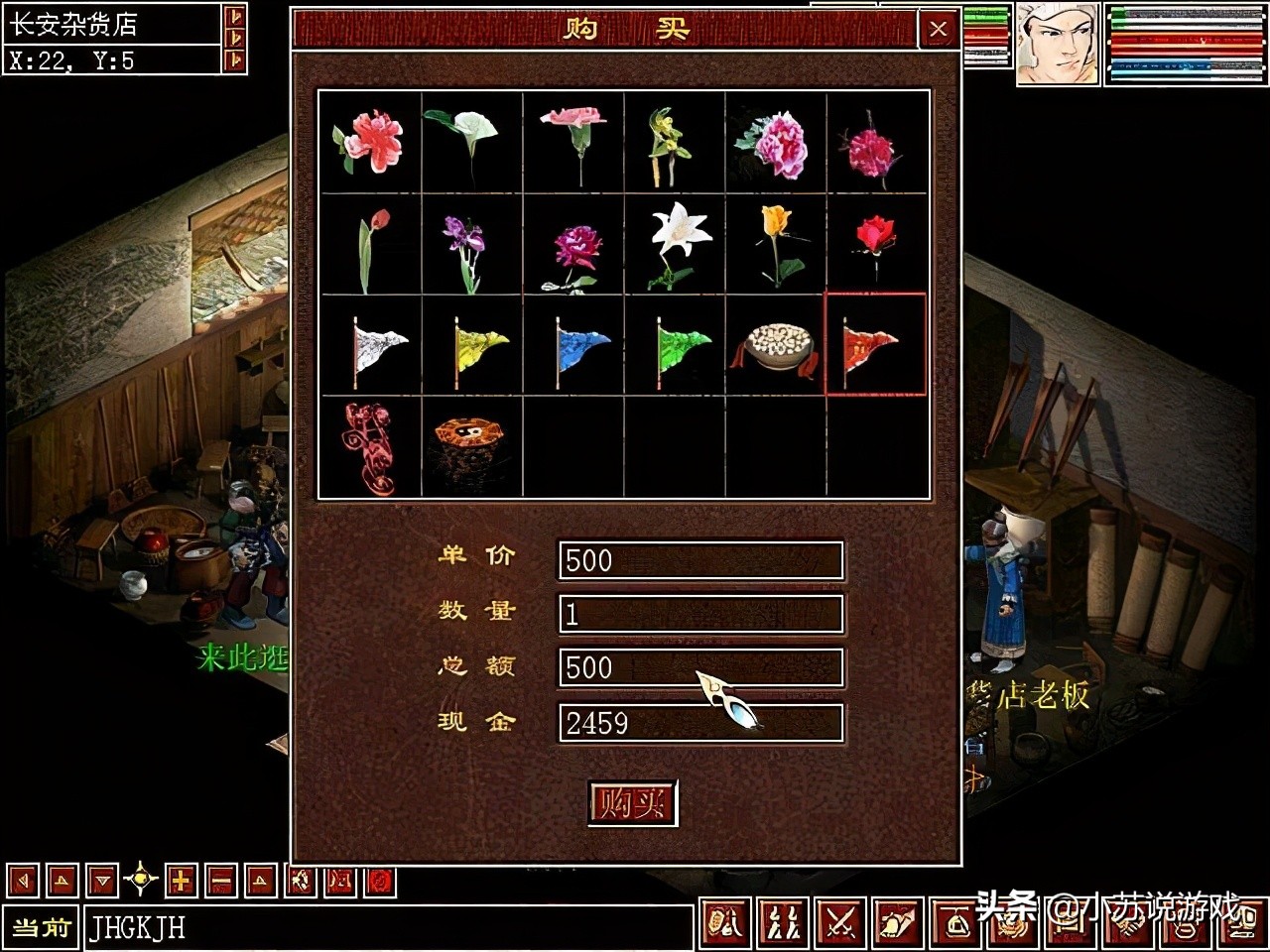
Task: Select the yin-yang bagua disc item
Action: [x=471, y=447]
